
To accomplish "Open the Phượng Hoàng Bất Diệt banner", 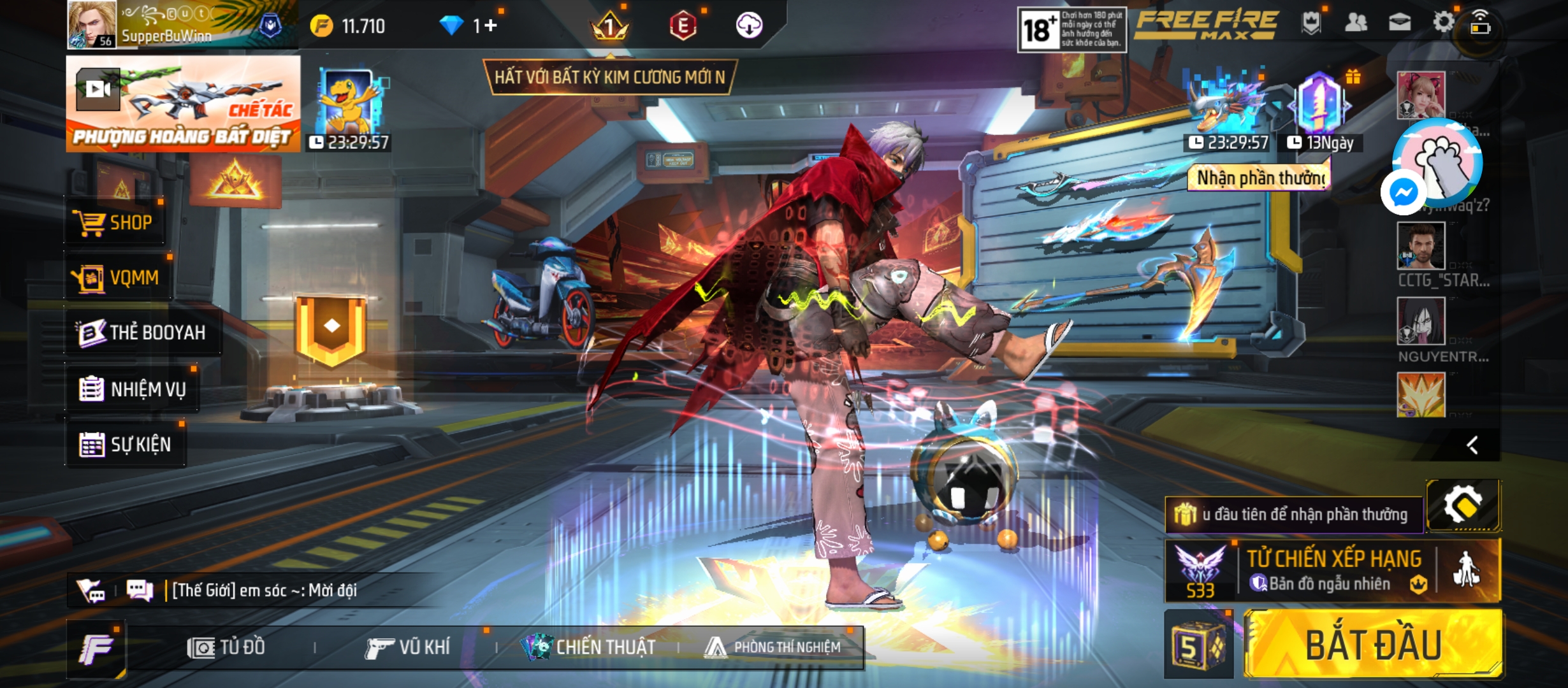I will [x=184, y=104].
